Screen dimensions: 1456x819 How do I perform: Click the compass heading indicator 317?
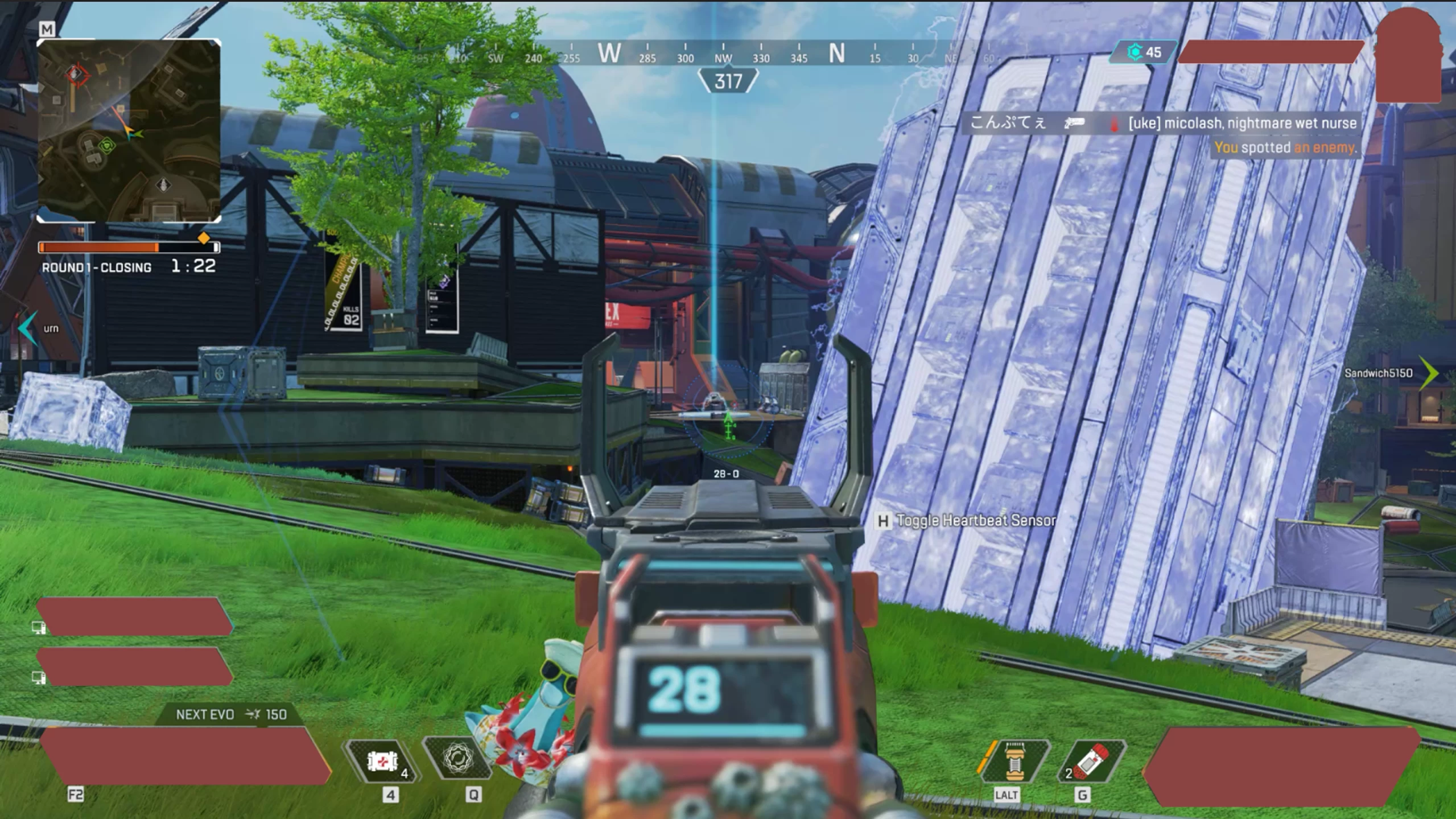coord(728,81)
